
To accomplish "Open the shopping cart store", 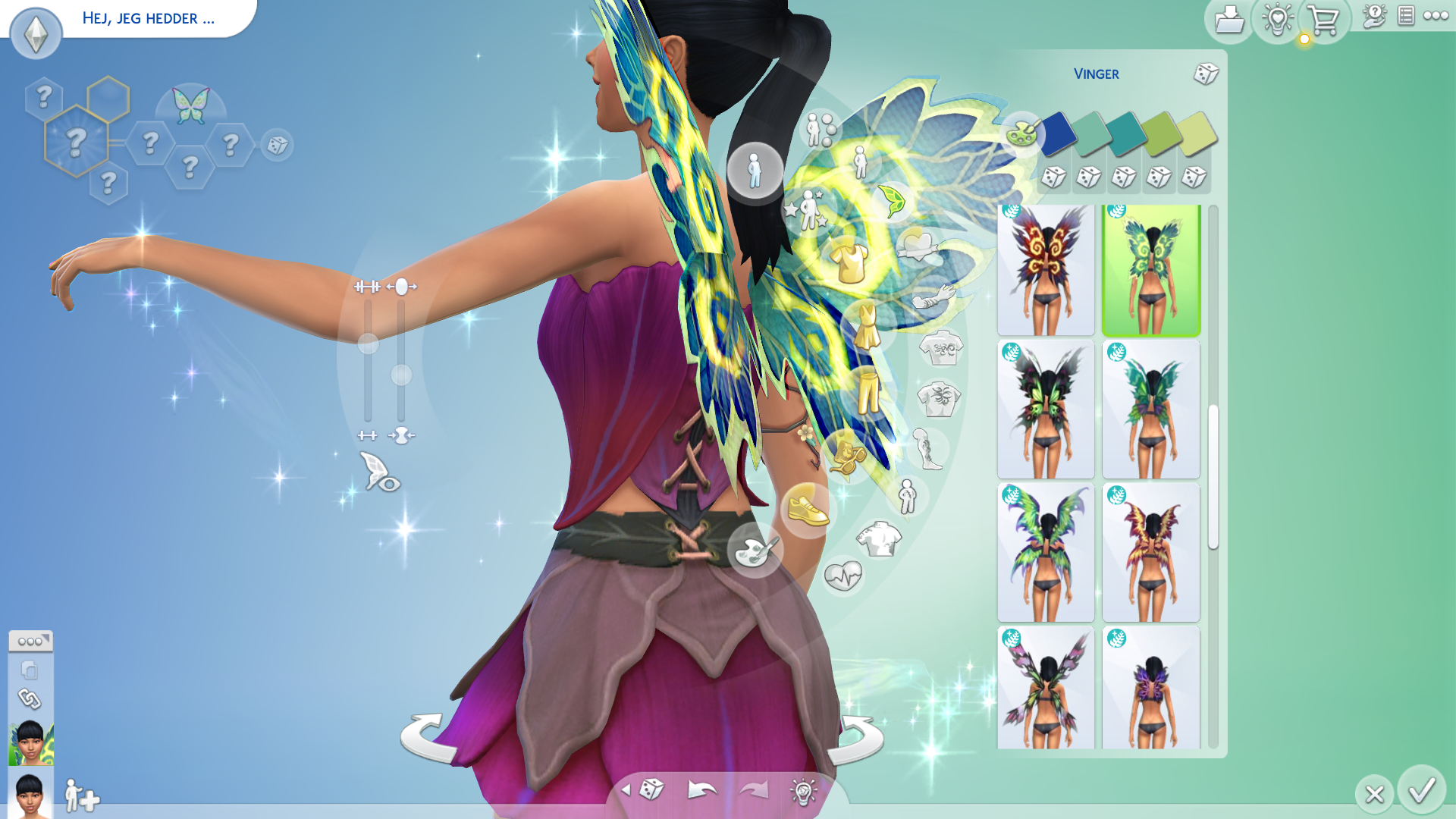I will [x=1323, y=20].
